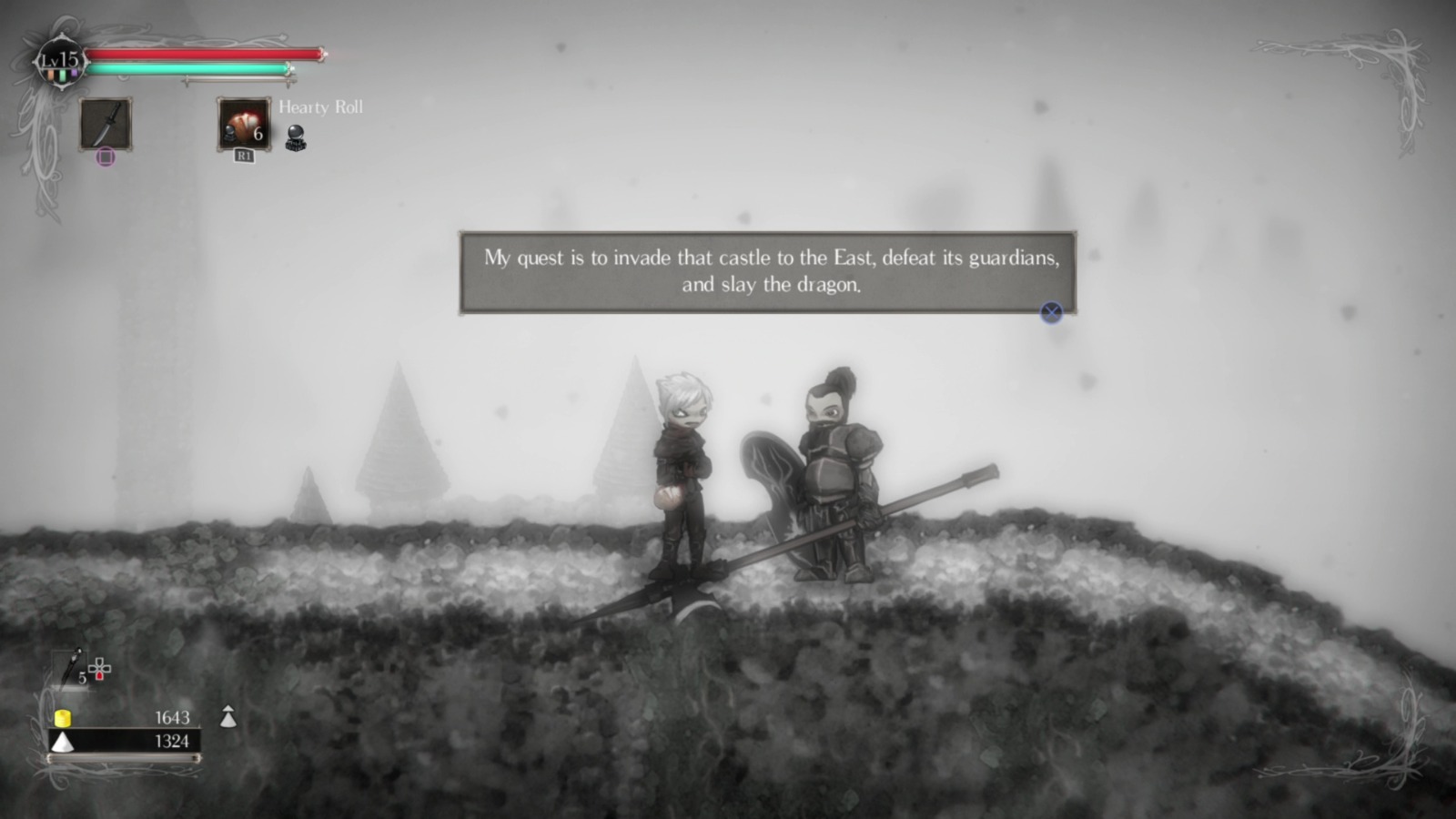Click the white salt pile icon
This screenshot has width=1456, height=819.
pyautogui.click(x=63, y=742)
